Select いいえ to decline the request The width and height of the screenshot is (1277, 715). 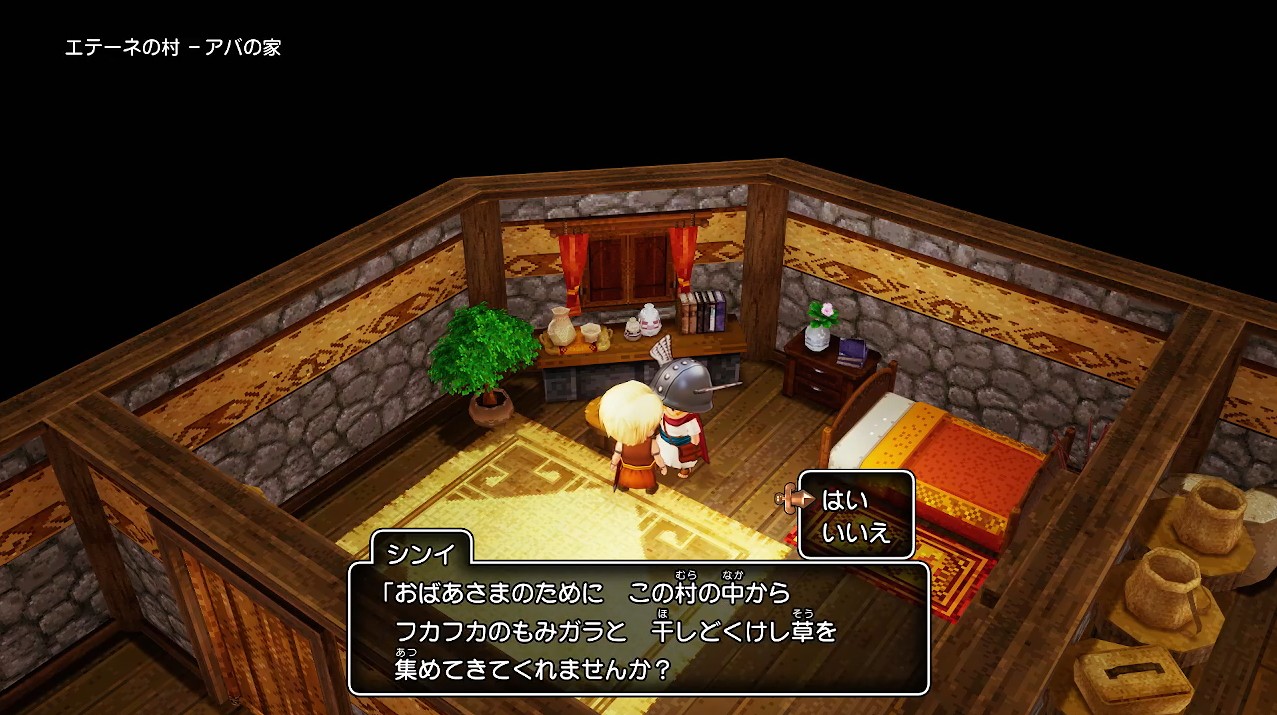855,532
